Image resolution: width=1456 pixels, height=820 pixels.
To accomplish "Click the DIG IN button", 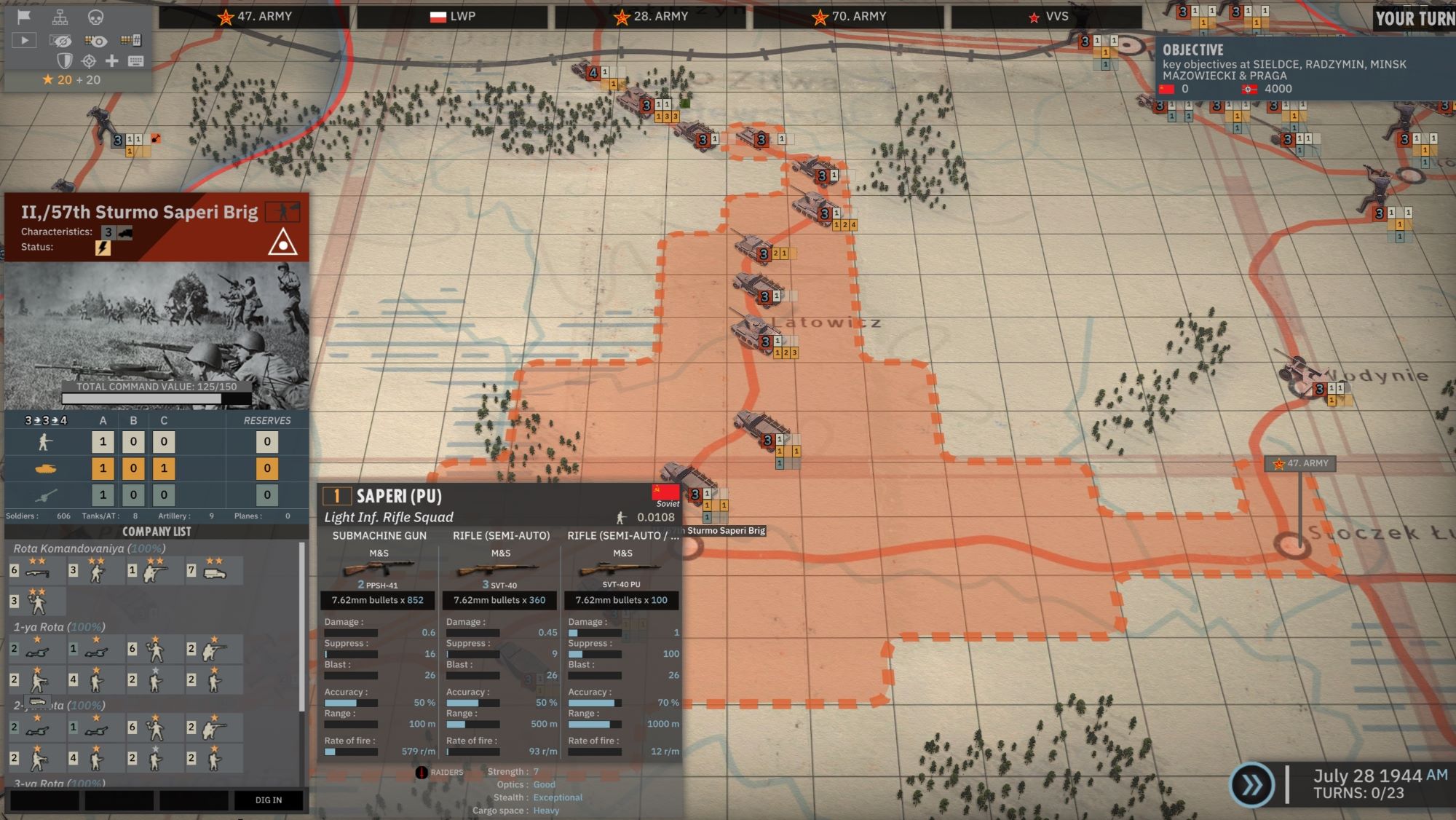I will point(268,800).
